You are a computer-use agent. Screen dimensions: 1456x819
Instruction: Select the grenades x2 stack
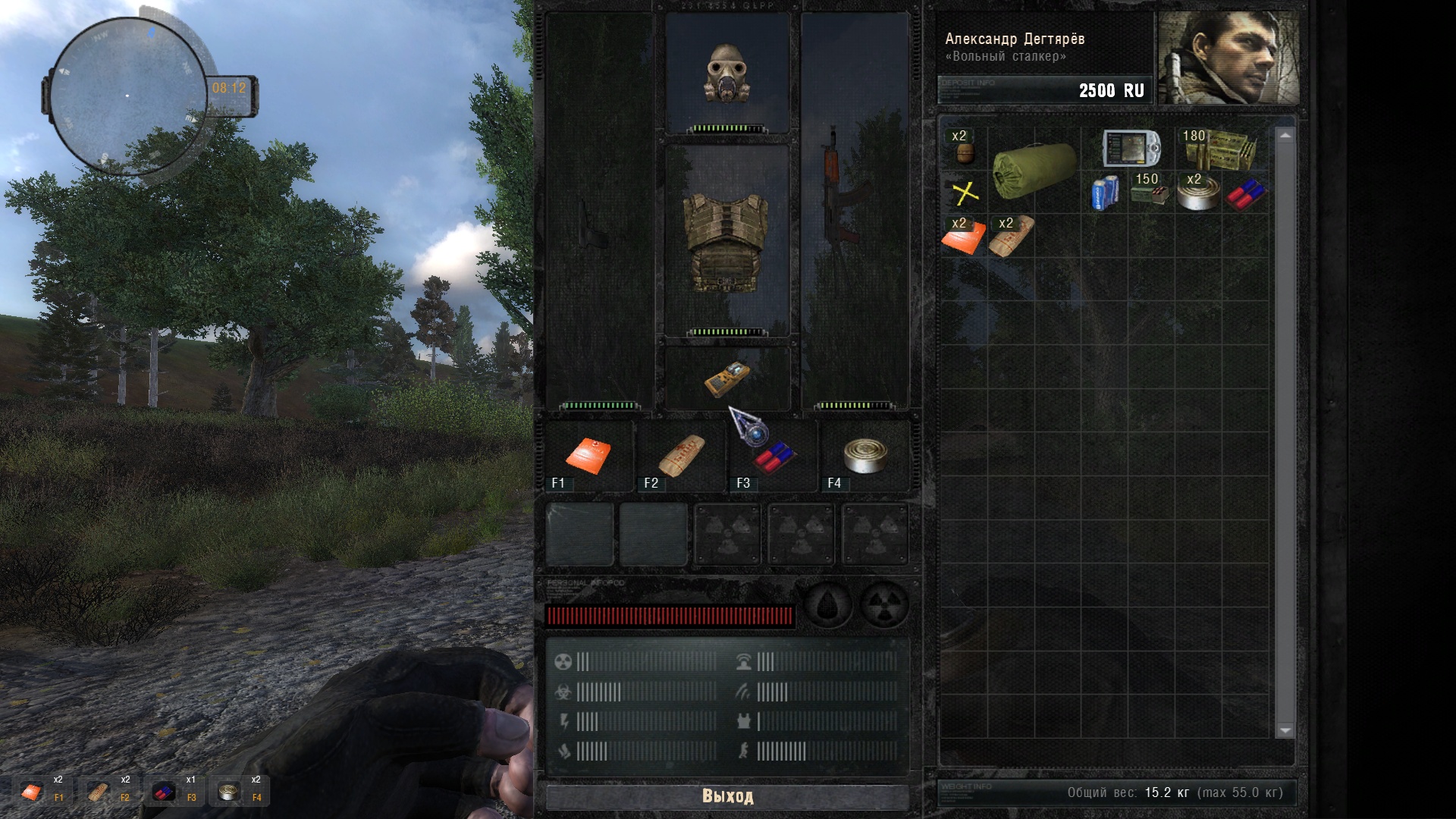pyautogui.click(x=964, y=148)
